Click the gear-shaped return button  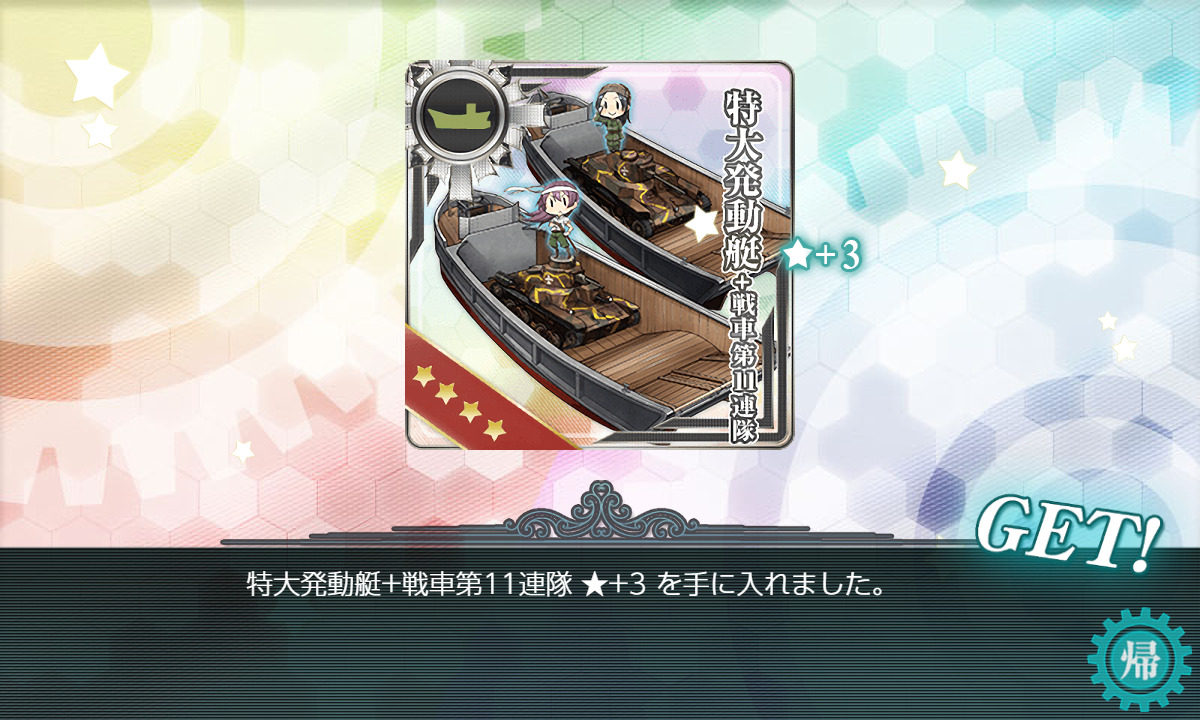[1141, 661]
